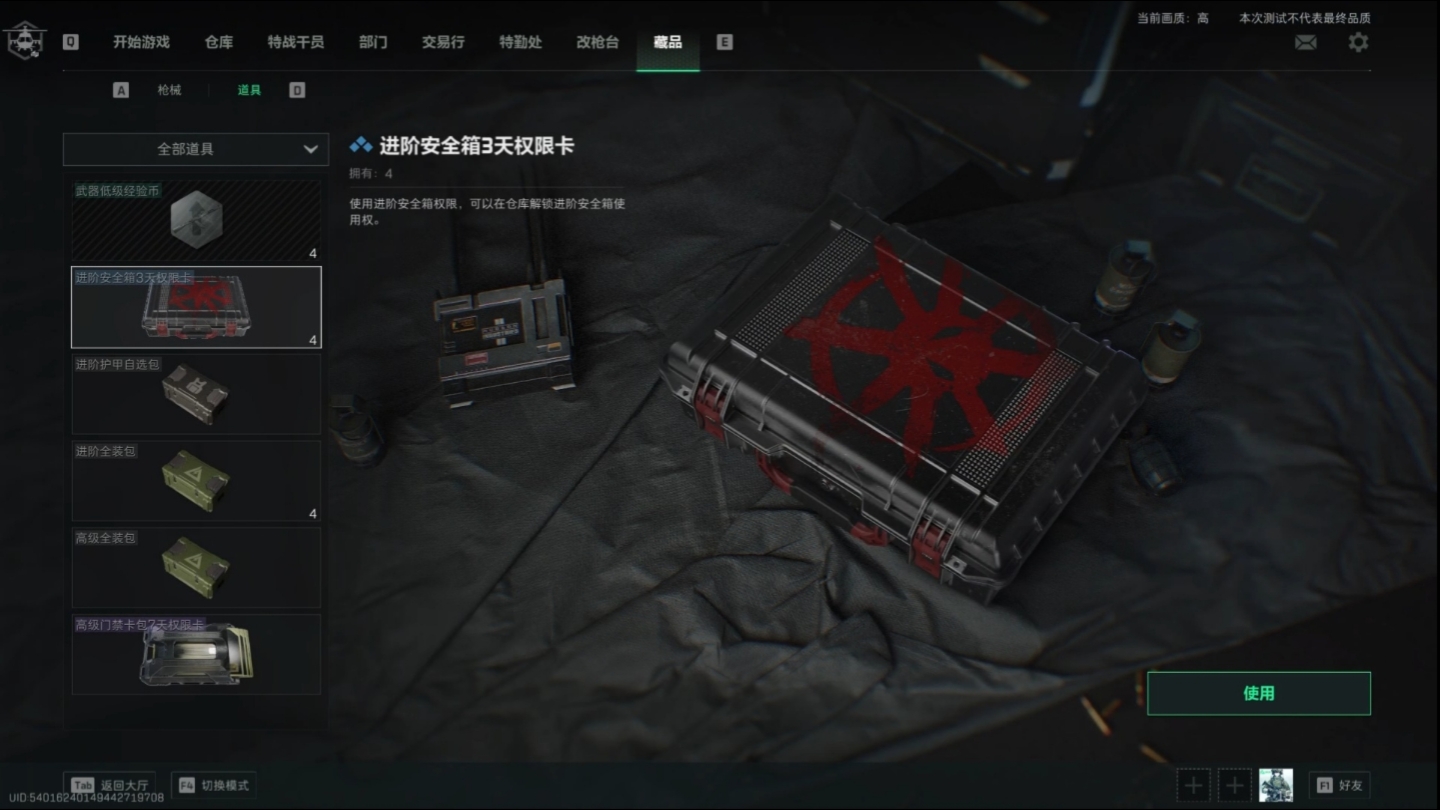Click your player avatar thumbnail near the bottom
This screenshot has height=810, width=1440.
(x=1276, y=784)
